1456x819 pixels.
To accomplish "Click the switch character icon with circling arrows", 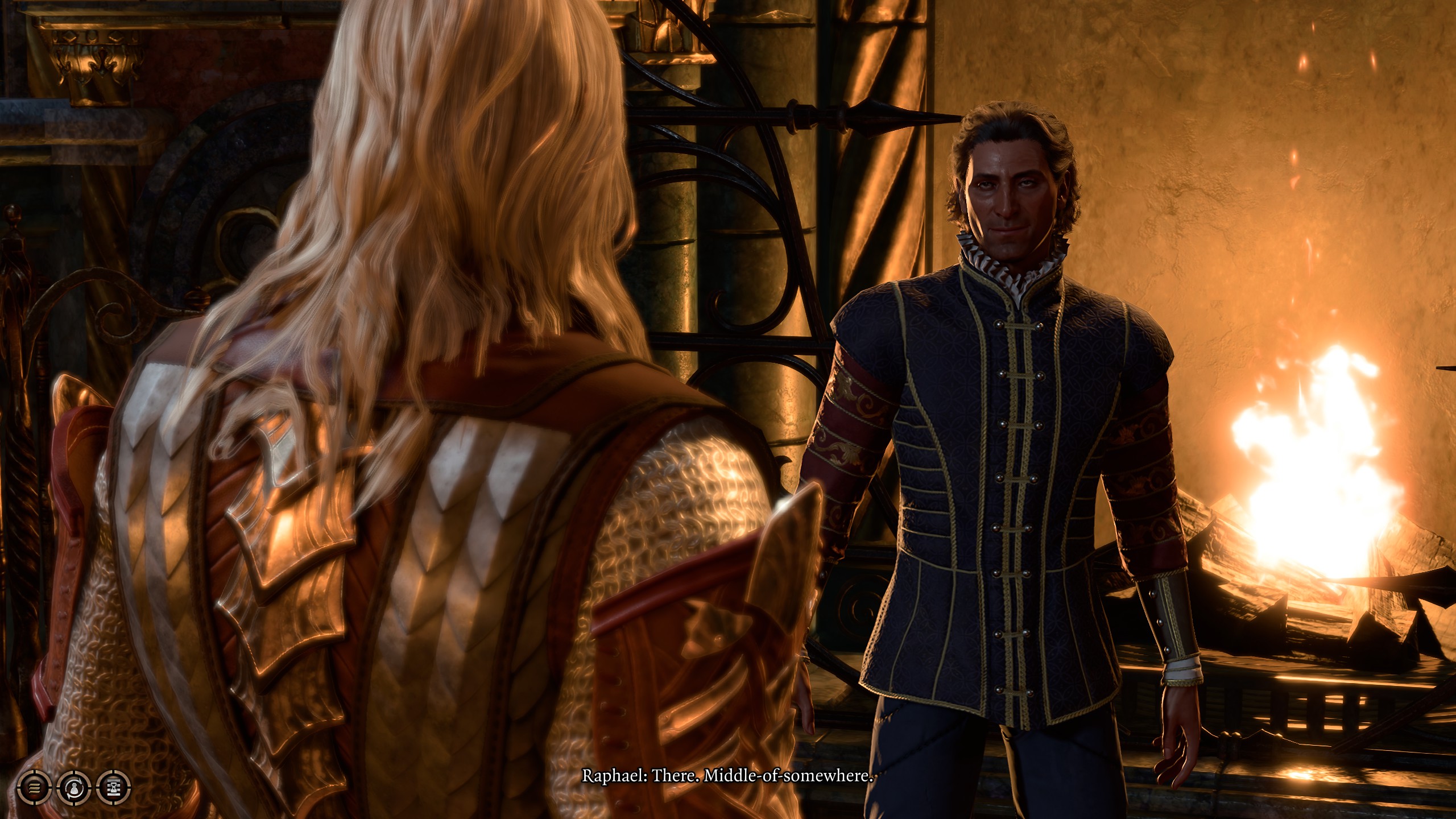I will (x=74, y=788).
